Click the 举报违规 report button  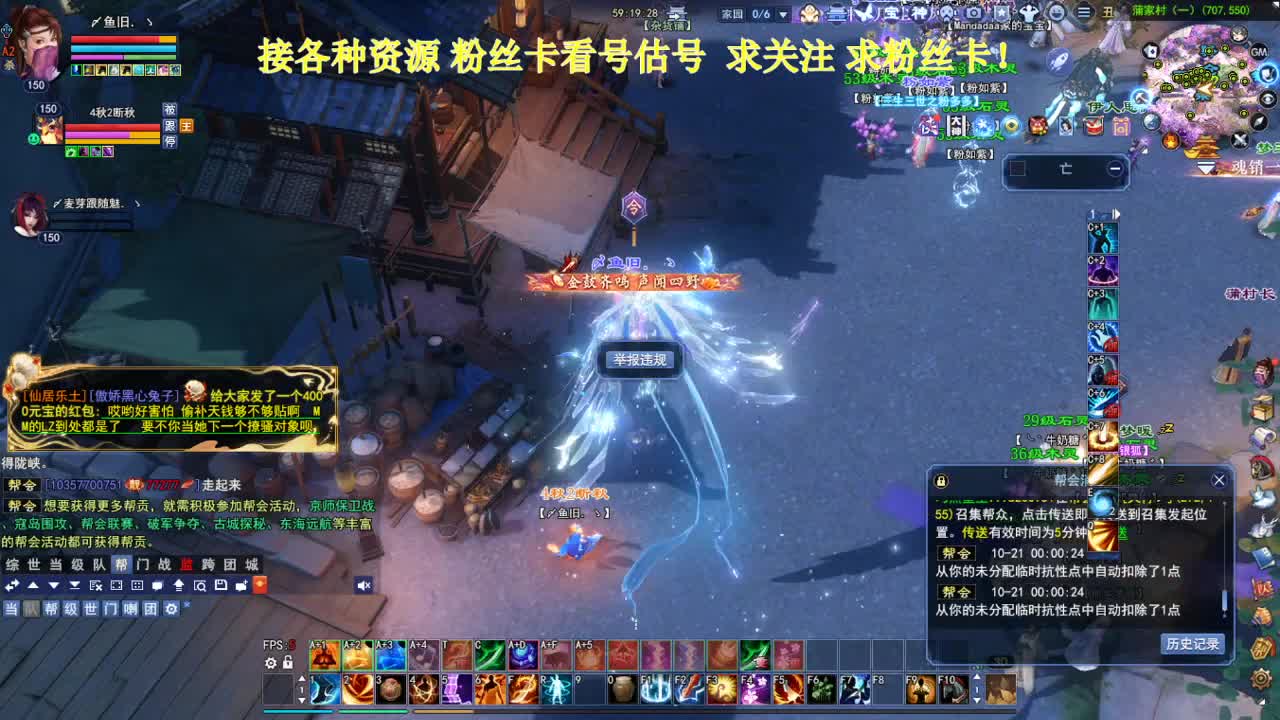pos(638,362)
